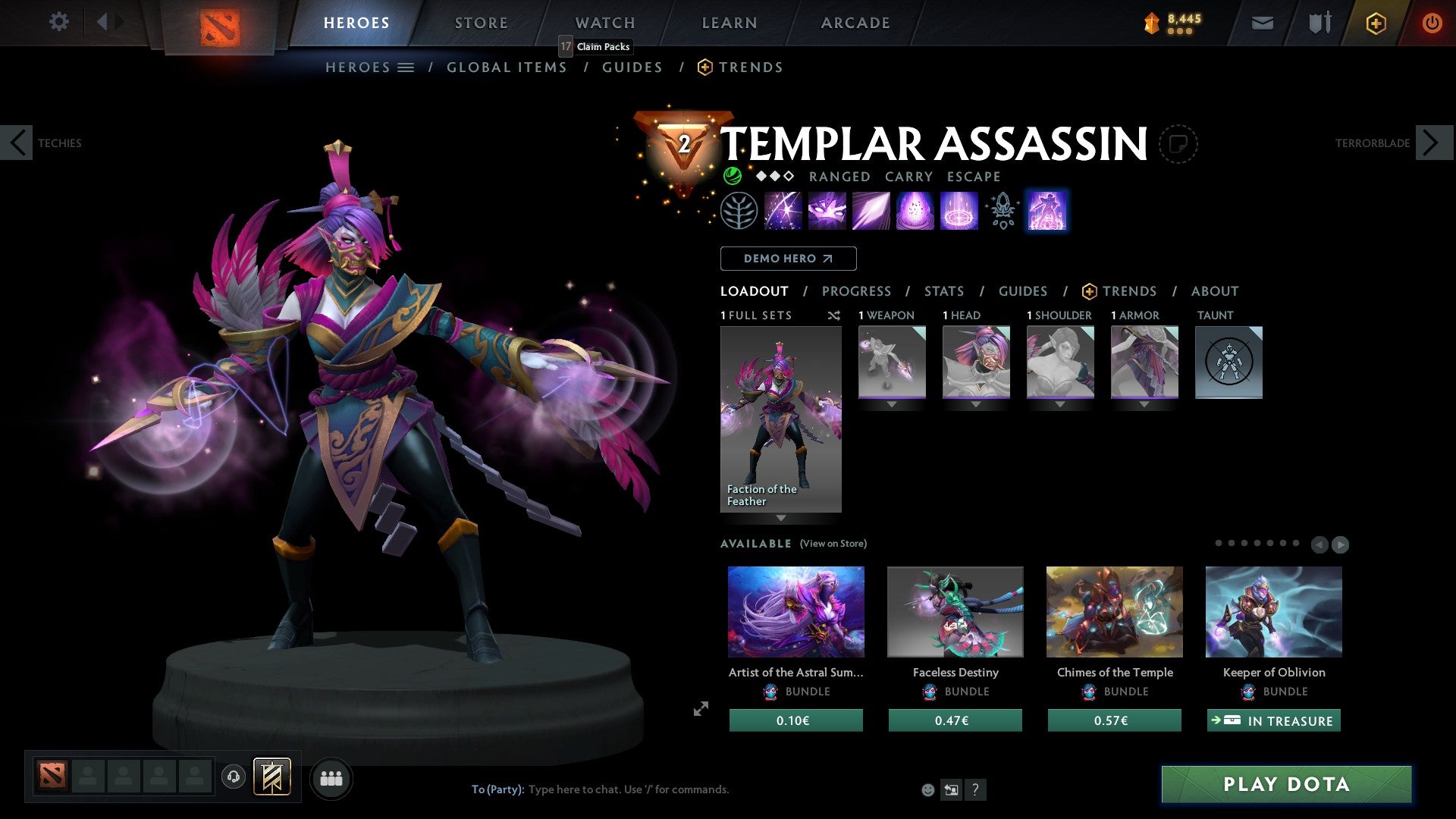Click the shuffle icon next to Full Sets

pos(834,315)
